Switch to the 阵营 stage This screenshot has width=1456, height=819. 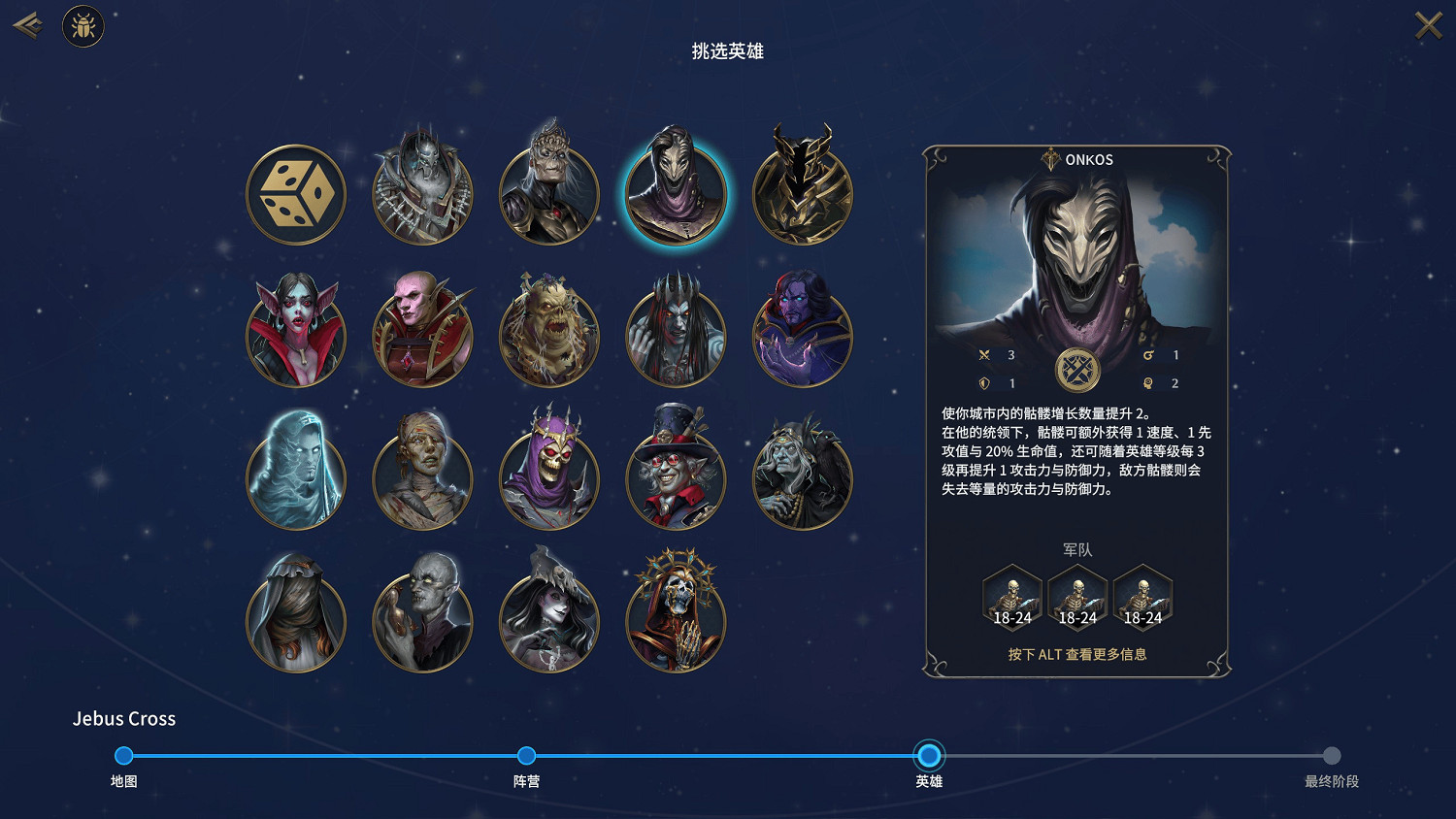pyautogui.click(x=526, y=755)
